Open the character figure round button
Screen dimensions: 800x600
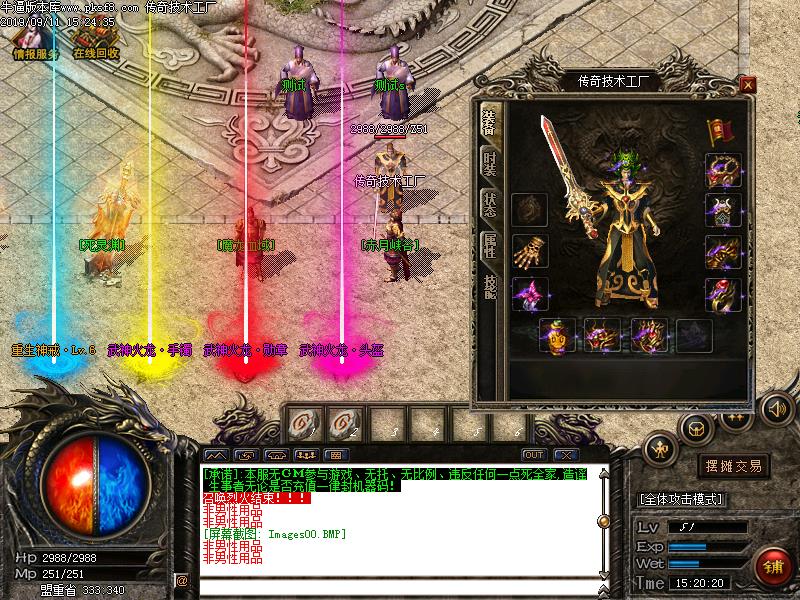coord(660,451)
